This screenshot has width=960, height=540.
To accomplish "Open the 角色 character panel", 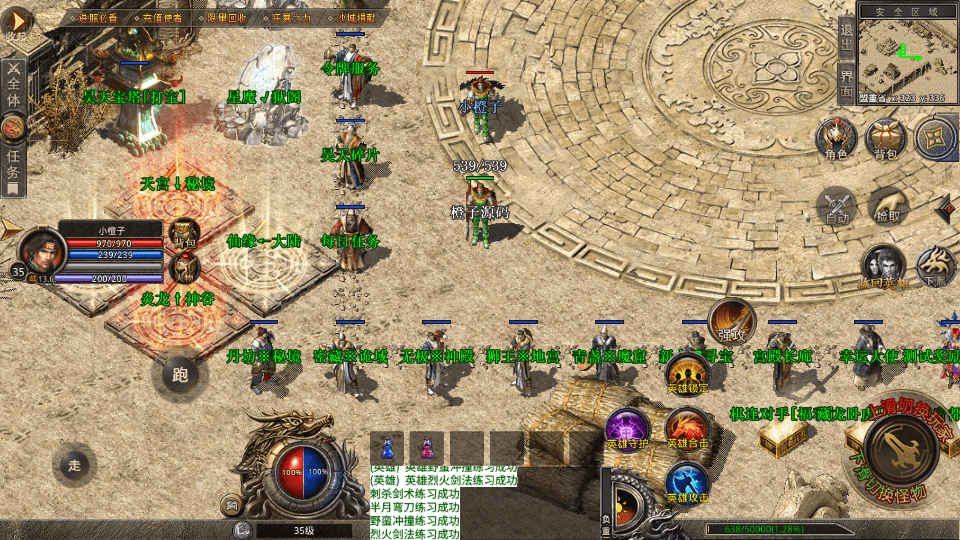I will pyautogui.click(x=835, y=139).
